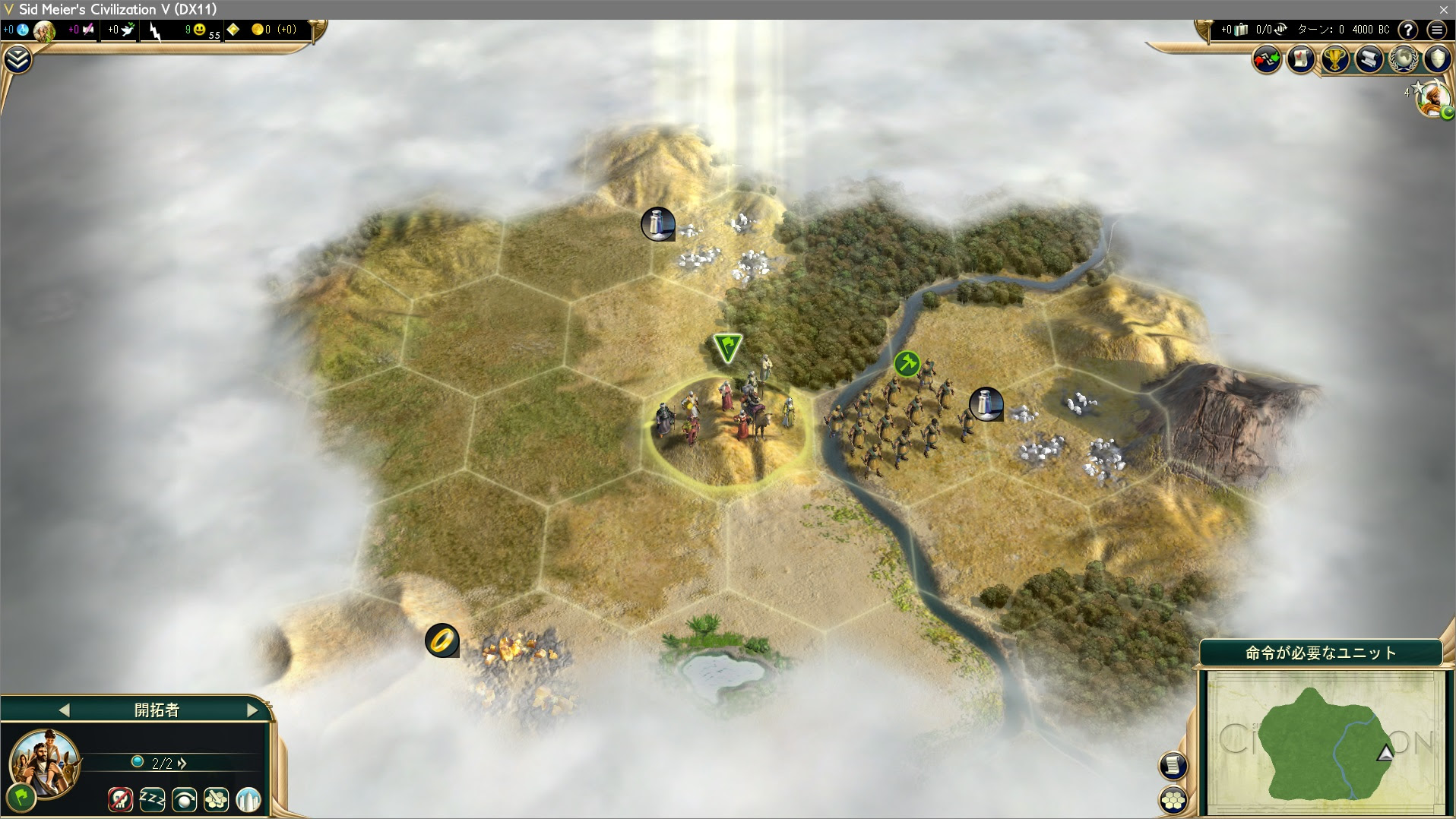Click the turn counter showing 4000 BC
The height and width of the screenshot is (819, 1456).
pos(1362,30)
